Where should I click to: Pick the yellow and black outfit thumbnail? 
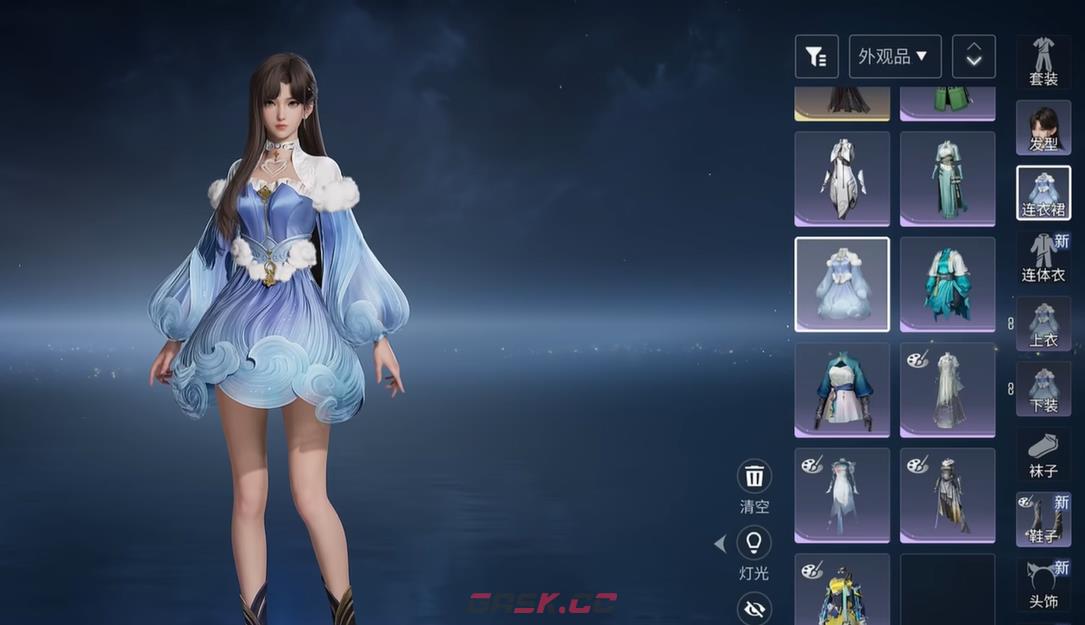pos(842,590)
